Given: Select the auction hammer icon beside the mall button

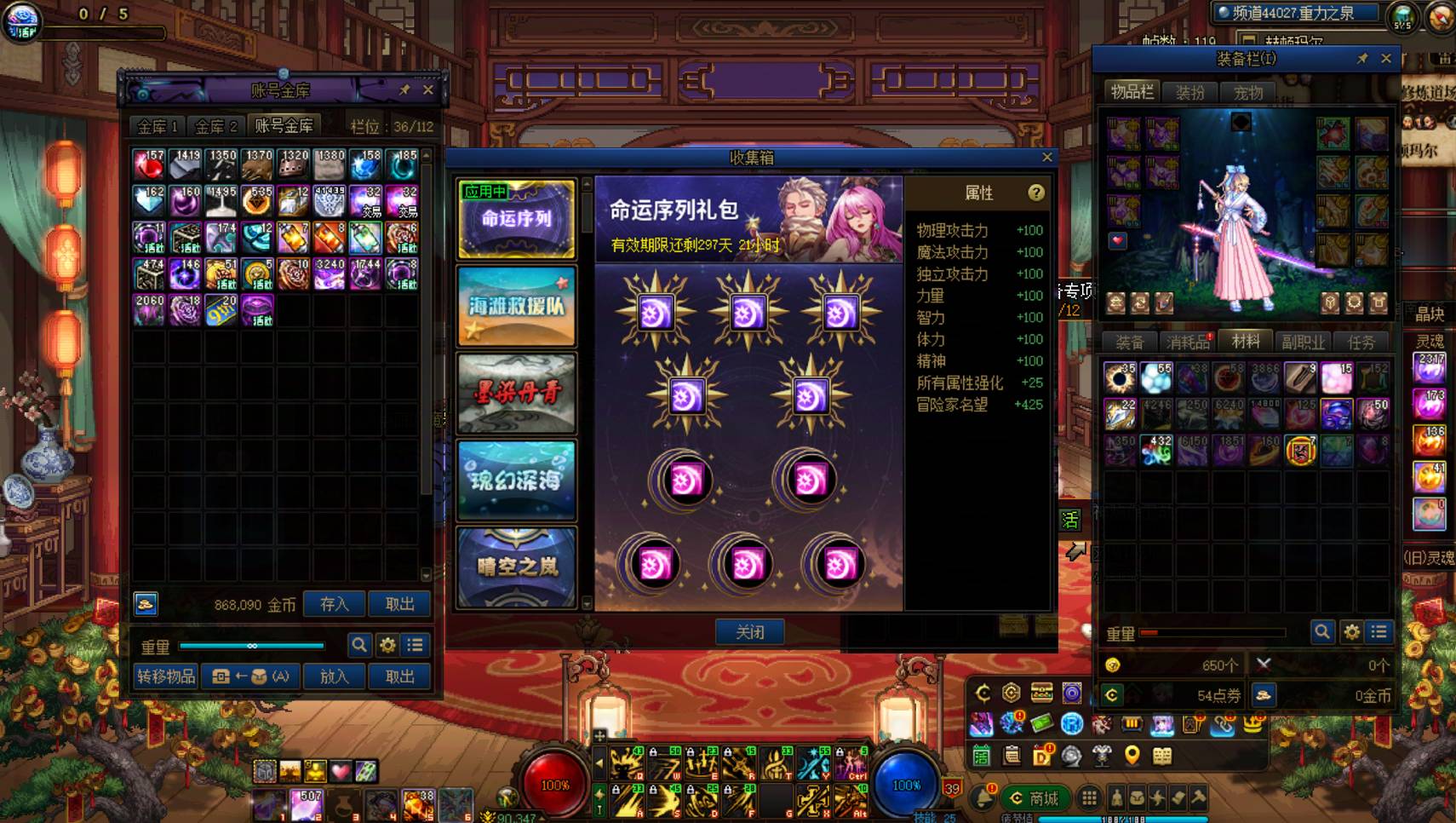Looking at the screenshot, I should pyautogui.click(x=1199, y=798).
